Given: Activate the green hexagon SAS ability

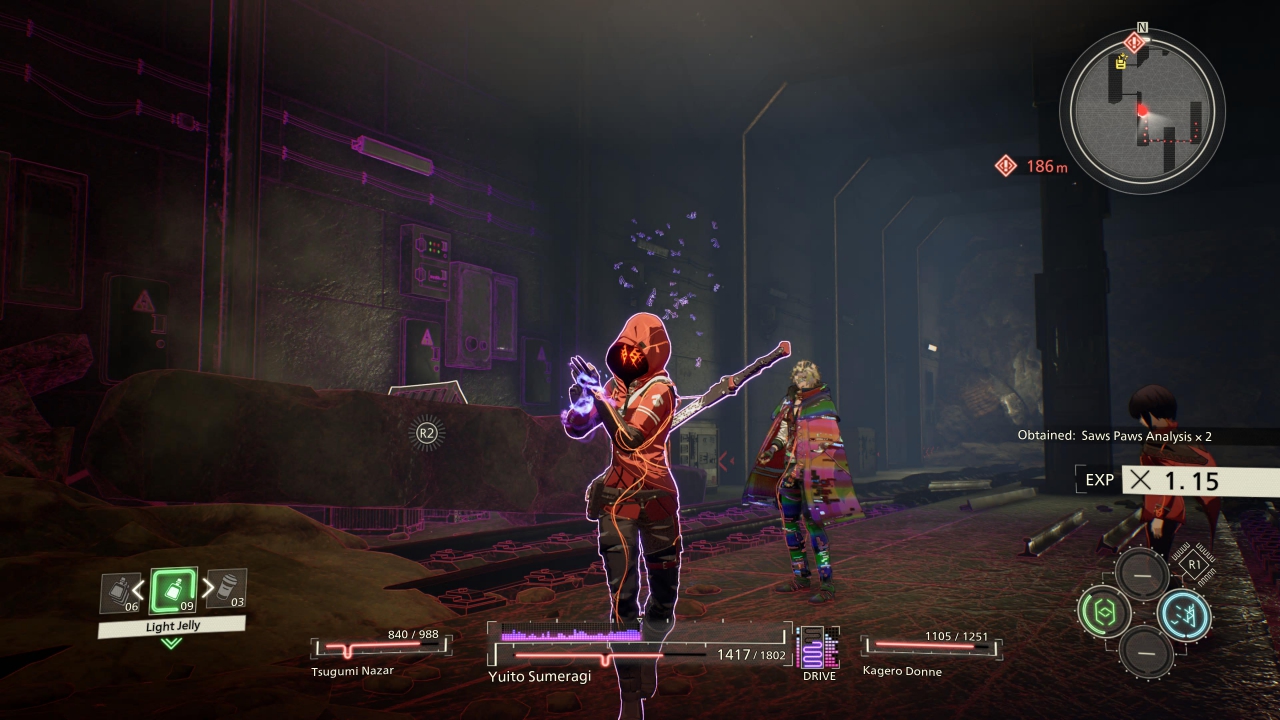Looking at the screenshot, I should coord(1104,612).
